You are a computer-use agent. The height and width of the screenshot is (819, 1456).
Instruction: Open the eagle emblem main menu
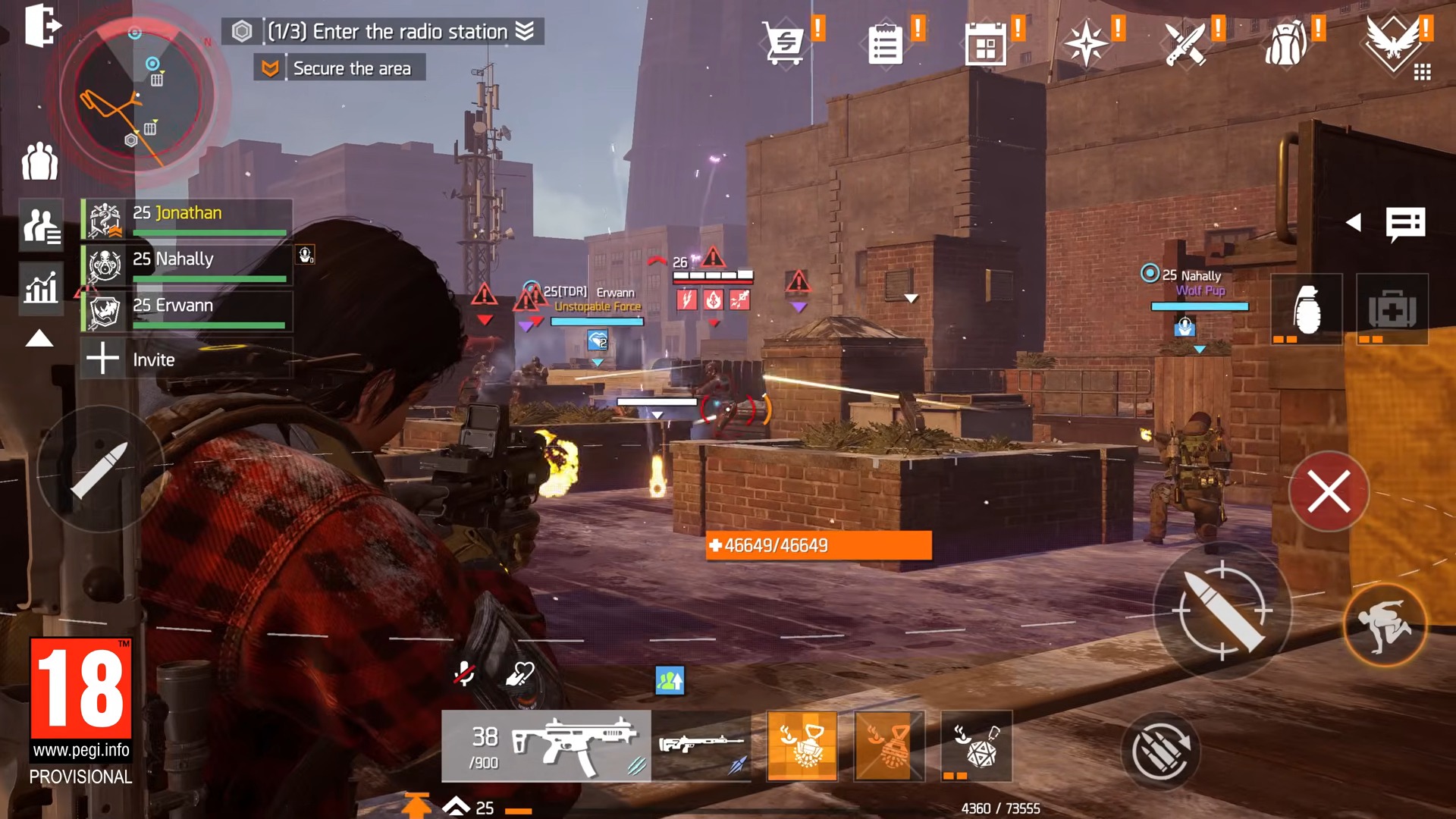click(x=1392, y=42)
